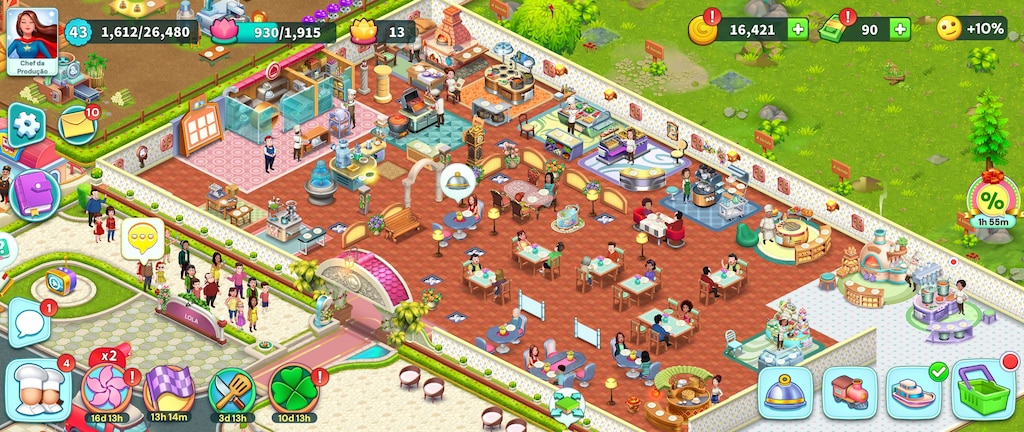Add more gold coins with the plus button
This screenshot has height=432, width=1024.
pyautogui.click(x=798, y=30)
